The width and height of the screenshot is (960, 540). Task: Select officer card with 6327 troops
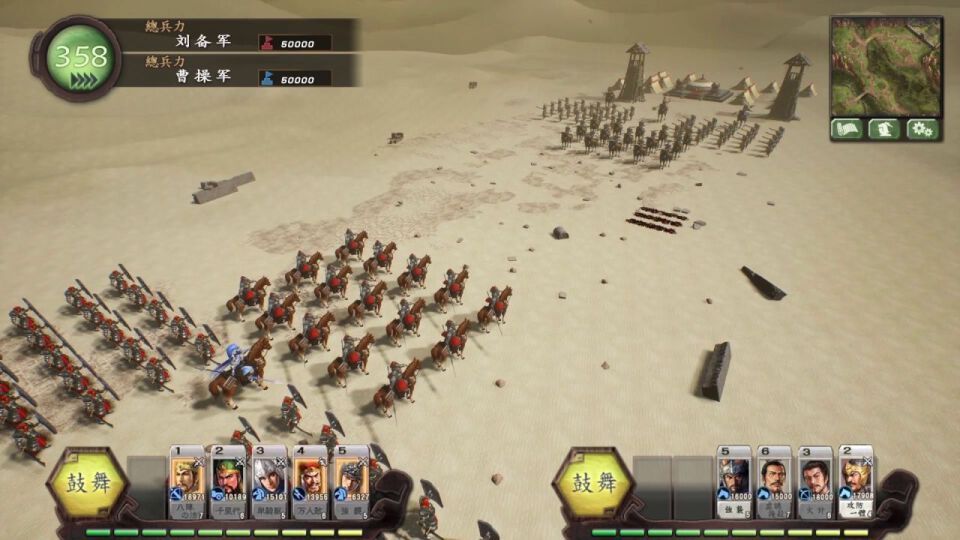pyautogui.click(x=351, y=484)
